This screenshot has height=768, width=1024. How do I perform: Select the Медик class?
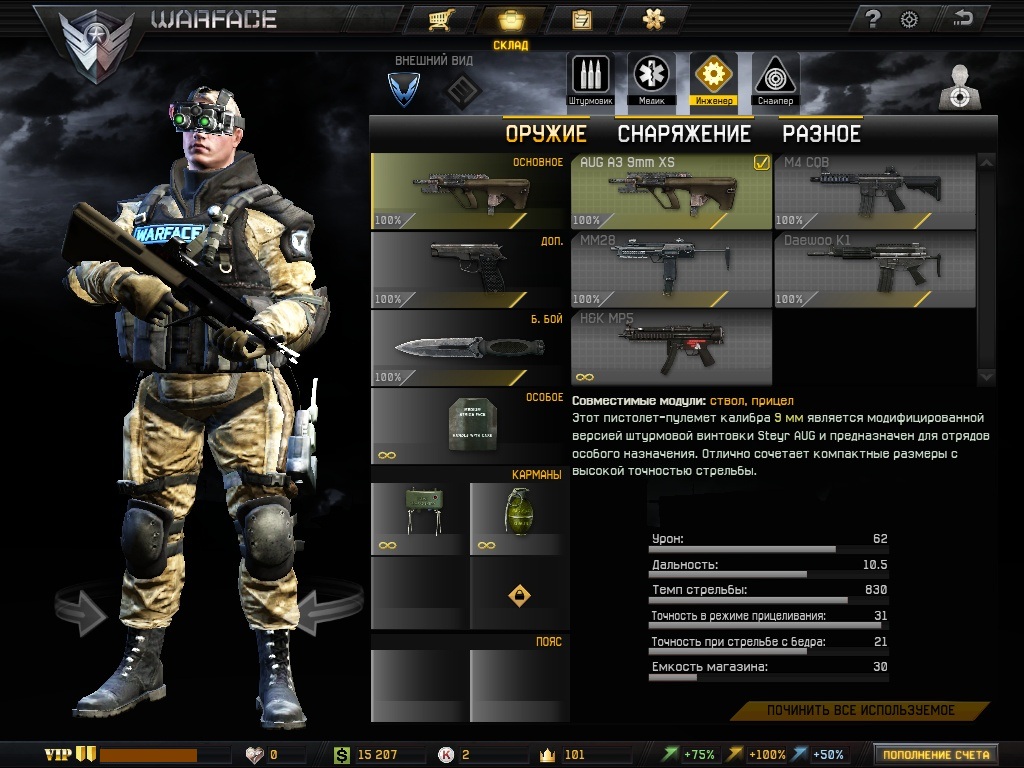click(x=651, y=79)
